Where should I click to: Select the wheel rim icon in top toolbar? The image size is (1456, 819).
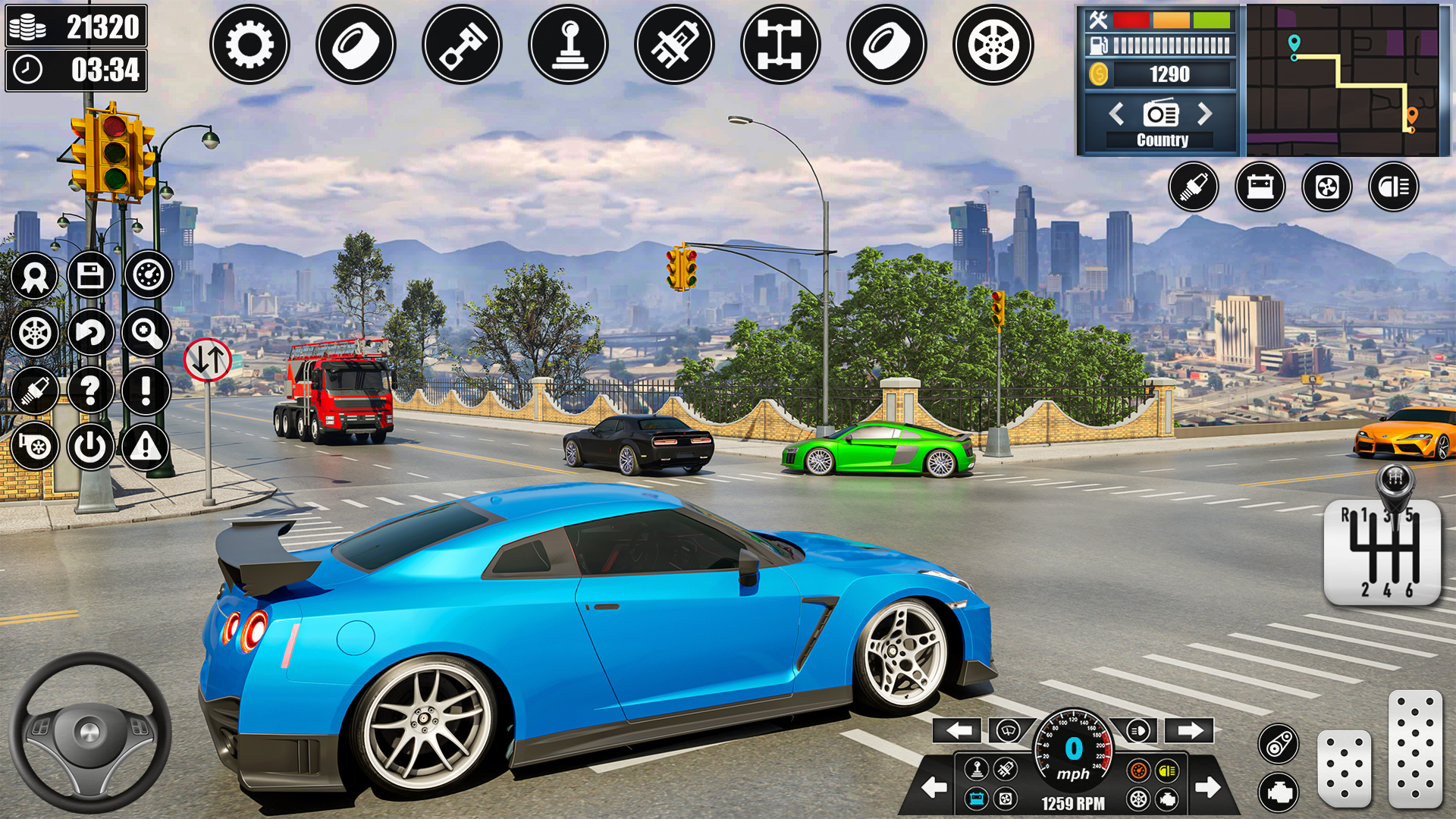pos(993,44)
